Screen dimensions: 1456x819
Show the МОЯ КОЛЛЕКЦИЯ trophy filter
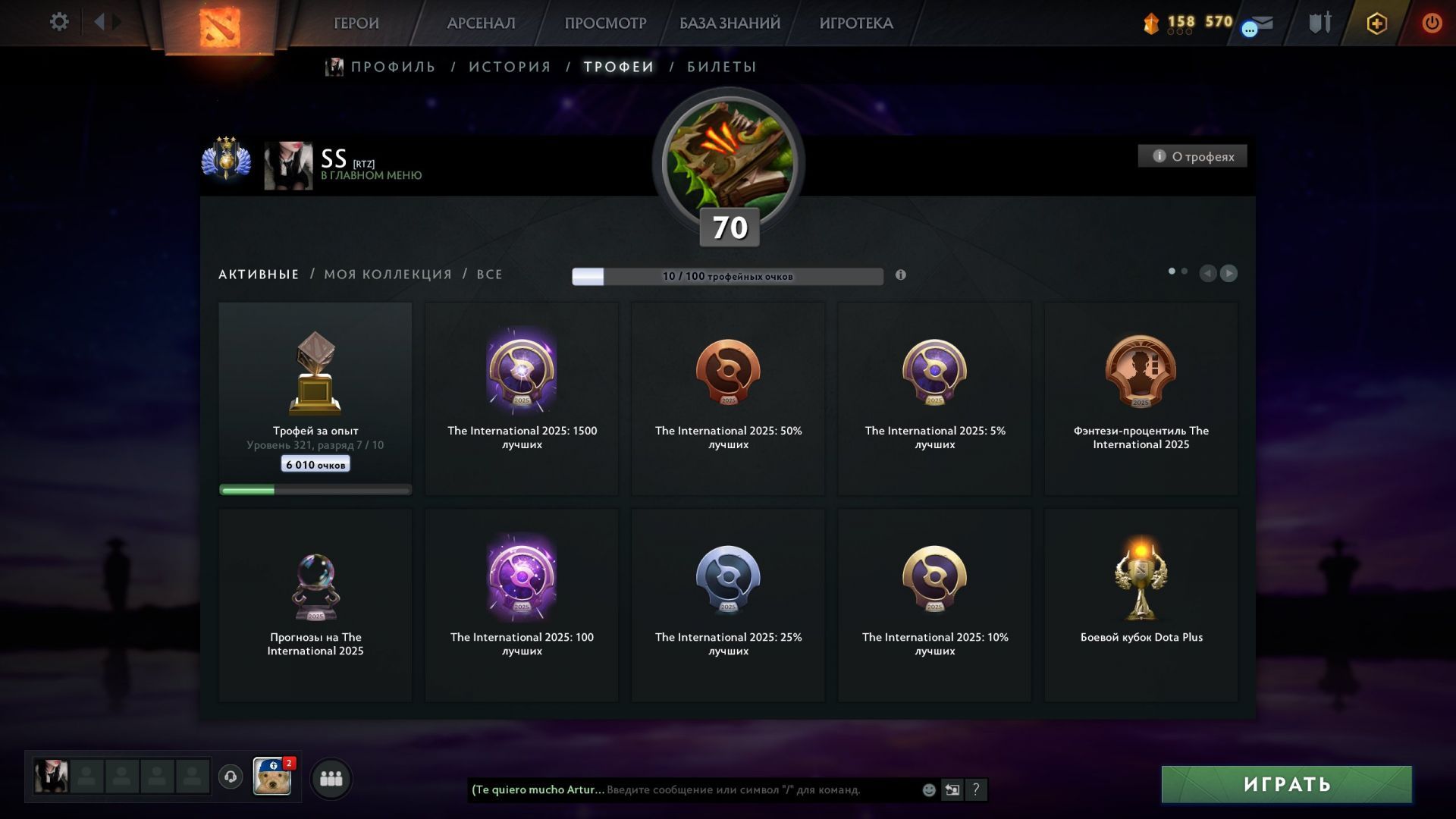click(x=388, y=275)
